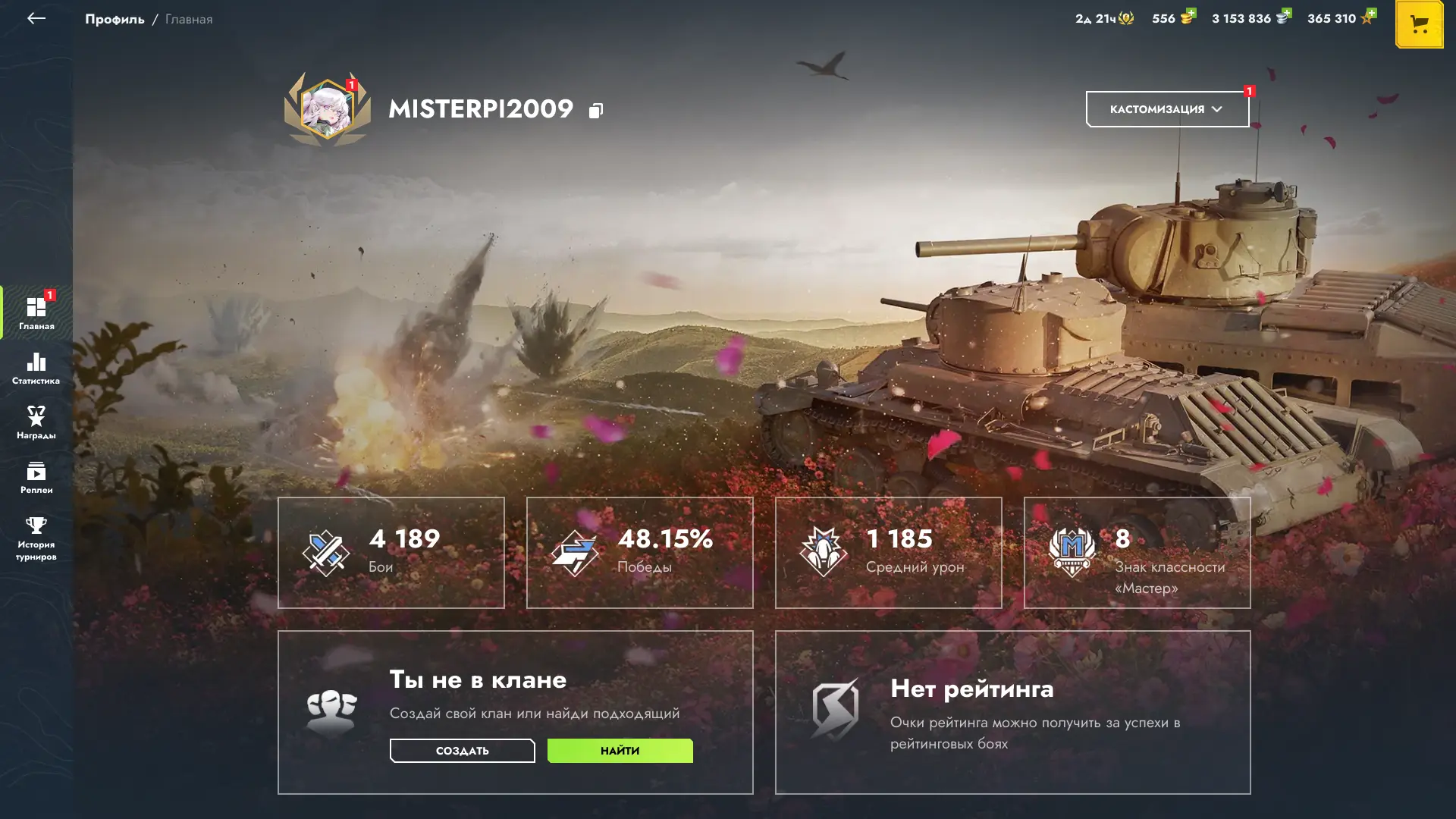Open the Бои battles stat card

(391, 552)
